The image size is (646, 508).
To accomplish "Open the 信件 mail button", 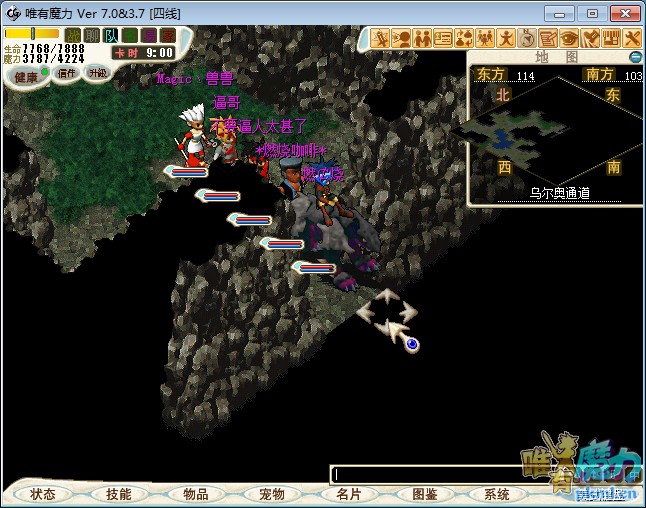I will point(67,72).
